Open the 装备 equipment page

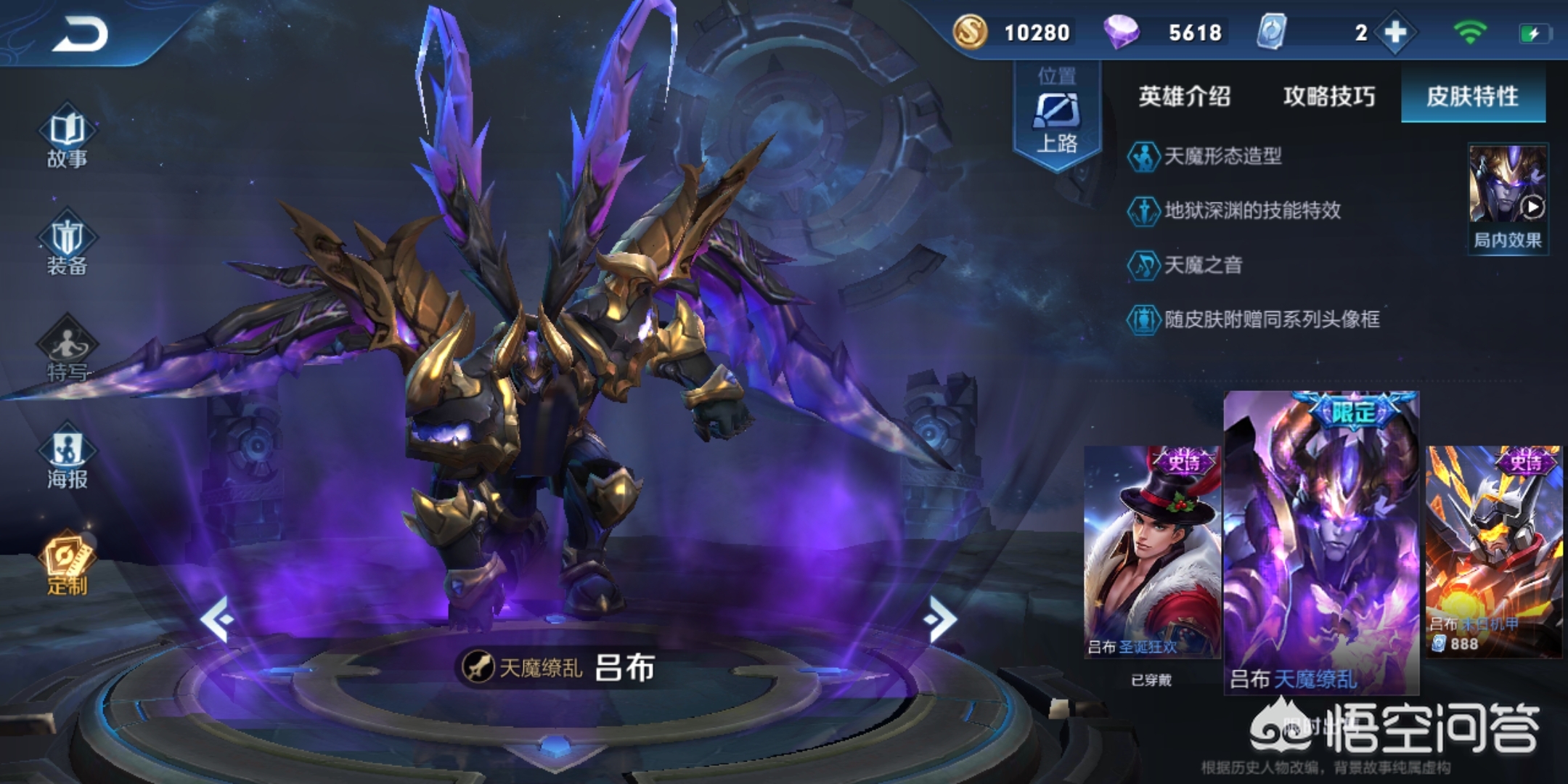tap(67, 245)
